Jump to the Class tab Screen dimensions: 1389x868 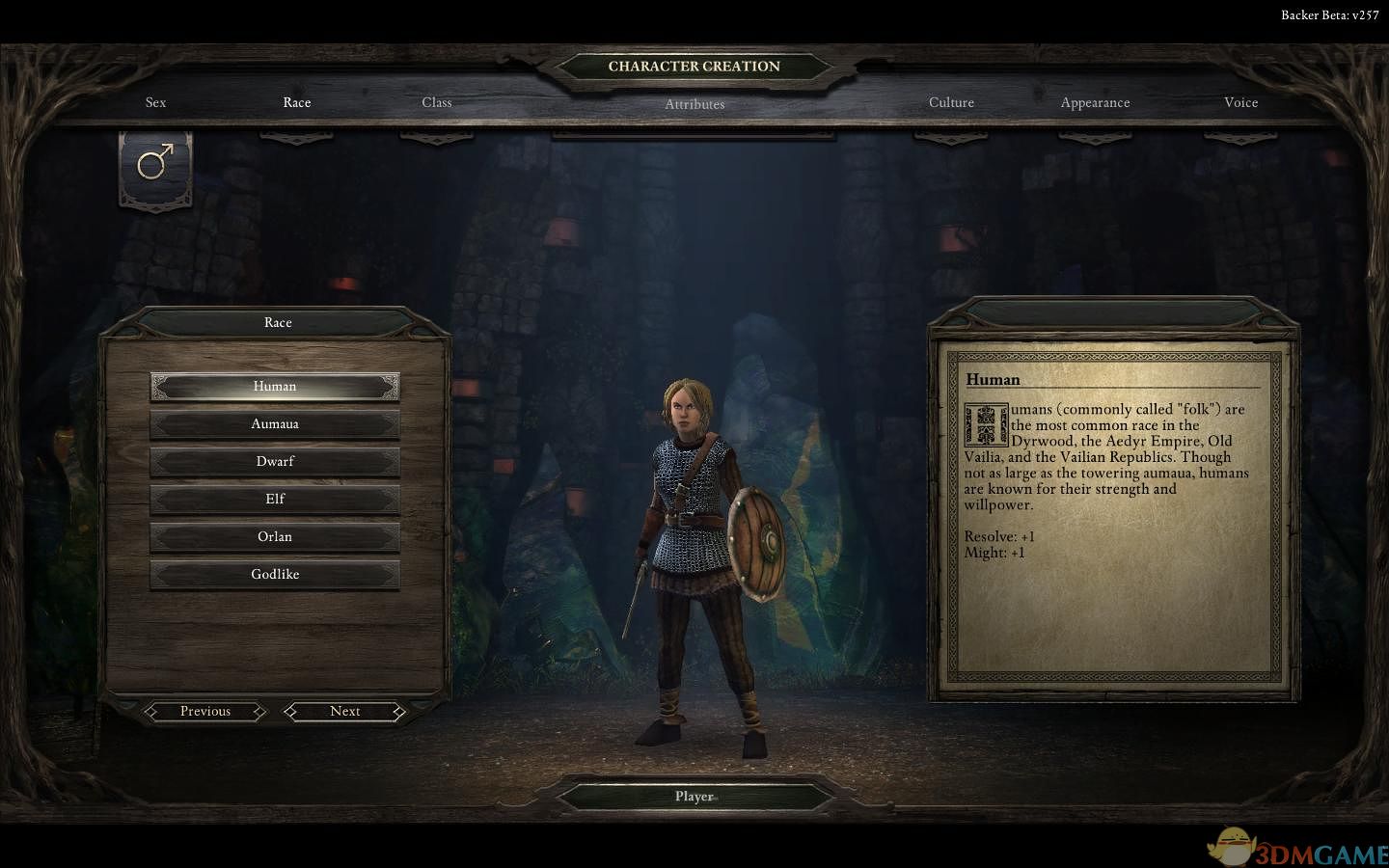(437, 102)
